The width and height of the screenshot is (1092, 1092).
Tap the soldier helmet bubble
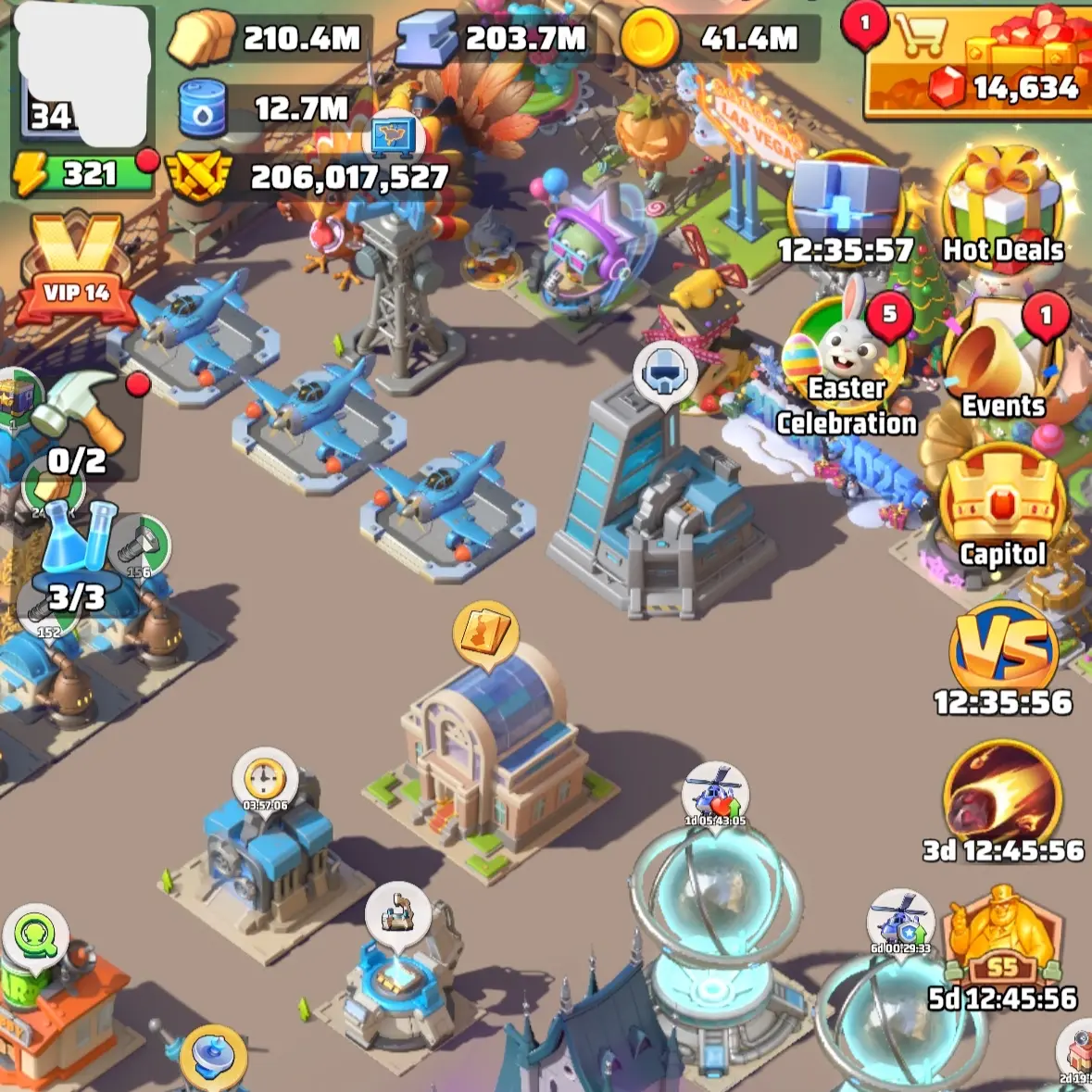(x=664, y=370)
